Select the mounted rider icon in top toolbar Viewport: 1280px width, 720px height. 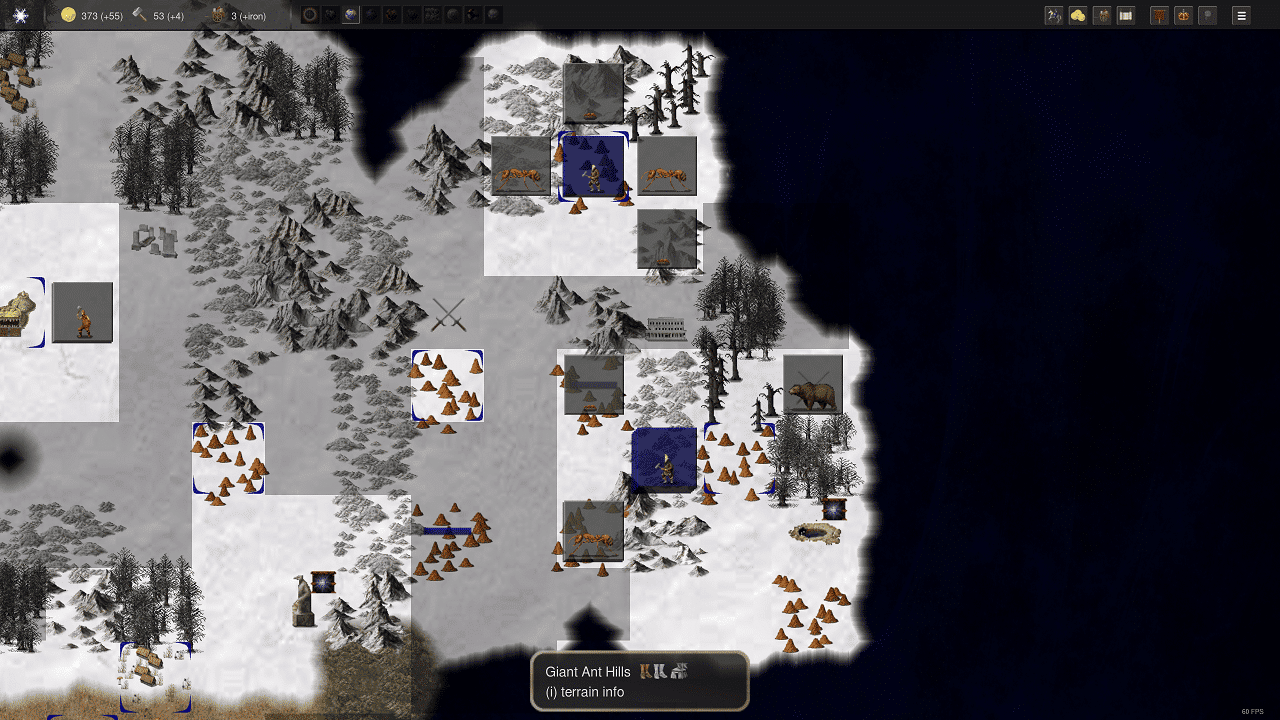(1053, 15)
